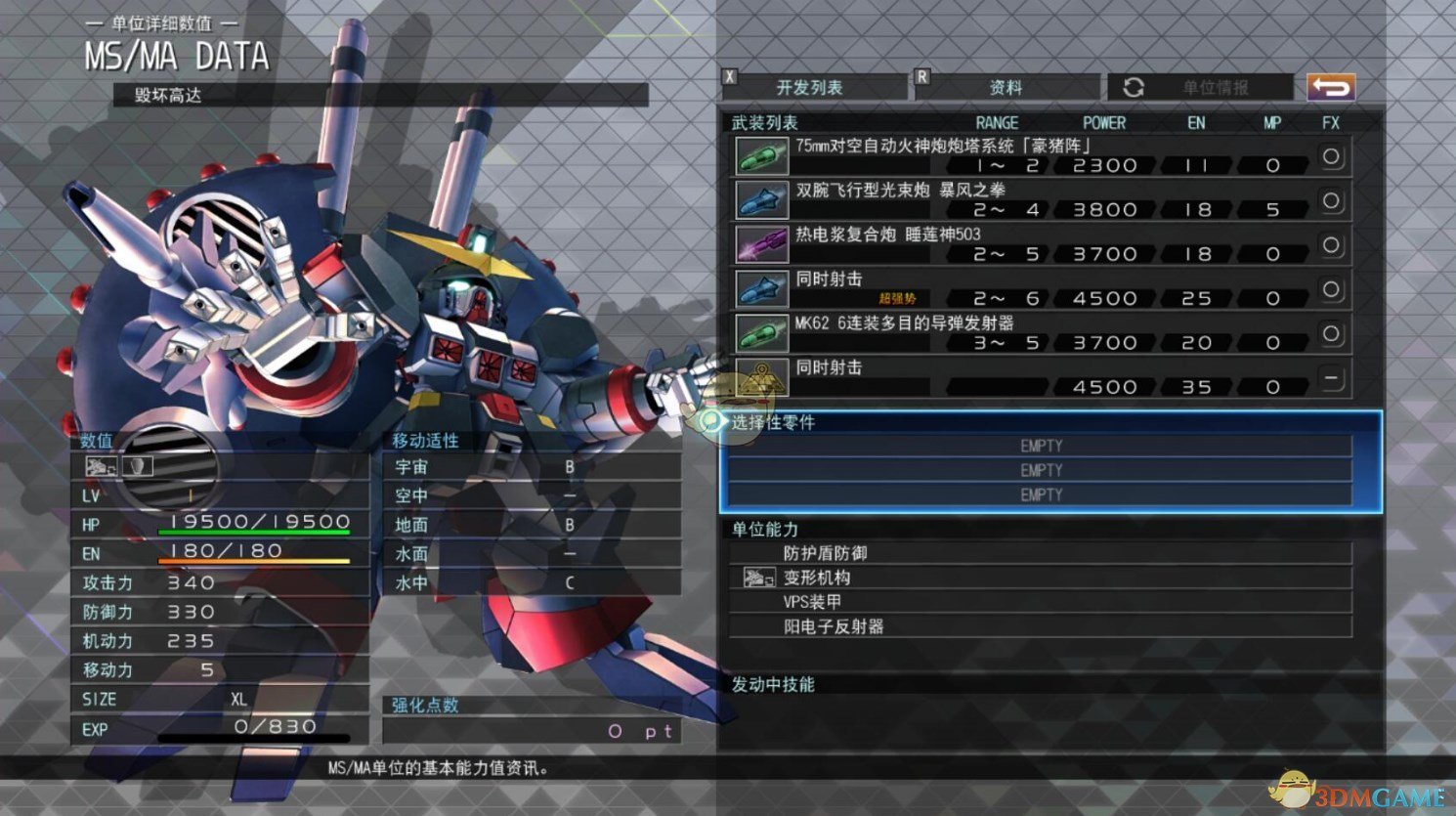Image resolution: width=1456 pixels, height=816 pixels.
Task: Select the 变形机构 transformation ability
Action: [x=1041, y=578]
